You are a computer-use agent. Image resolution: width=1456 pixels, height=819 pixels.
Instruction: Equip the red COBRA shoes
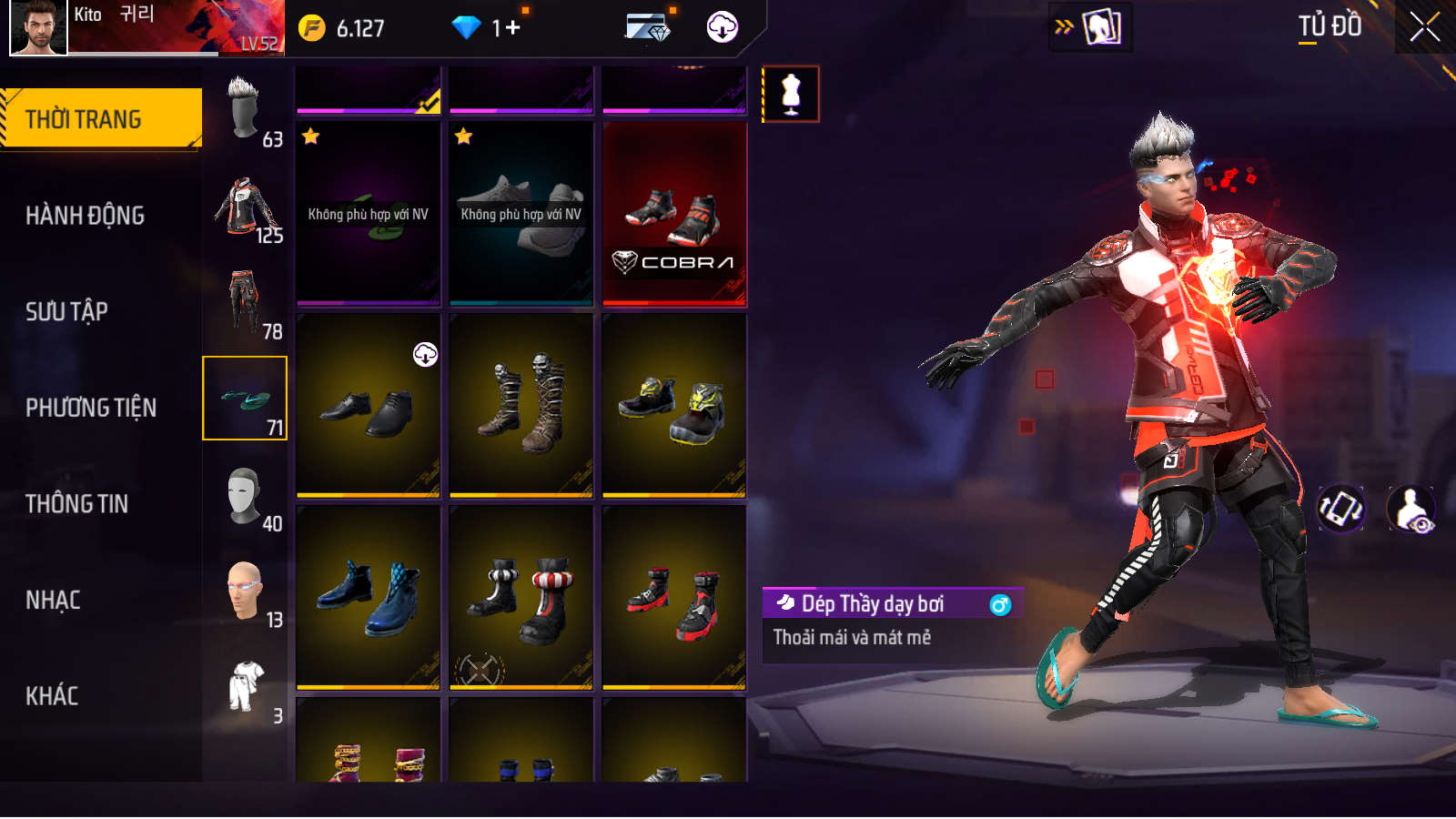(674, 215)
